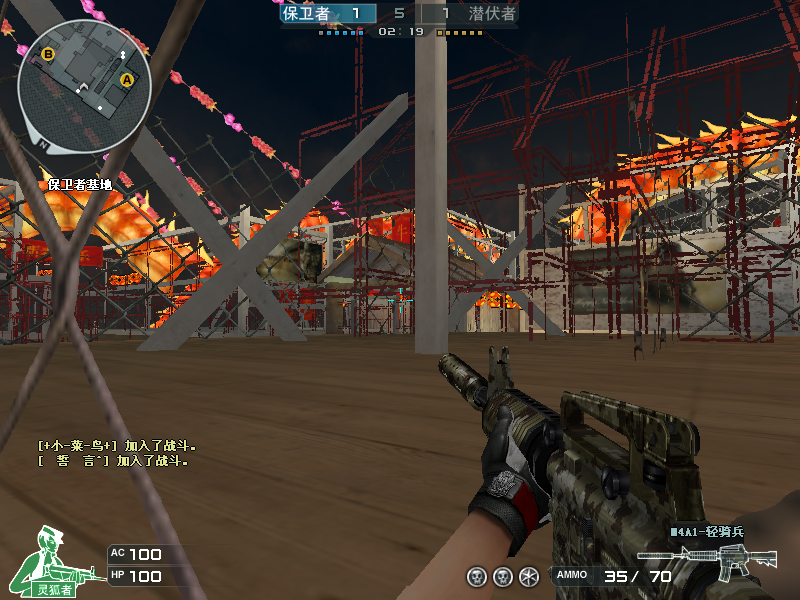Click the 潜伏者 team score panel
Screen dimensions: 800x600
(470, 14)
